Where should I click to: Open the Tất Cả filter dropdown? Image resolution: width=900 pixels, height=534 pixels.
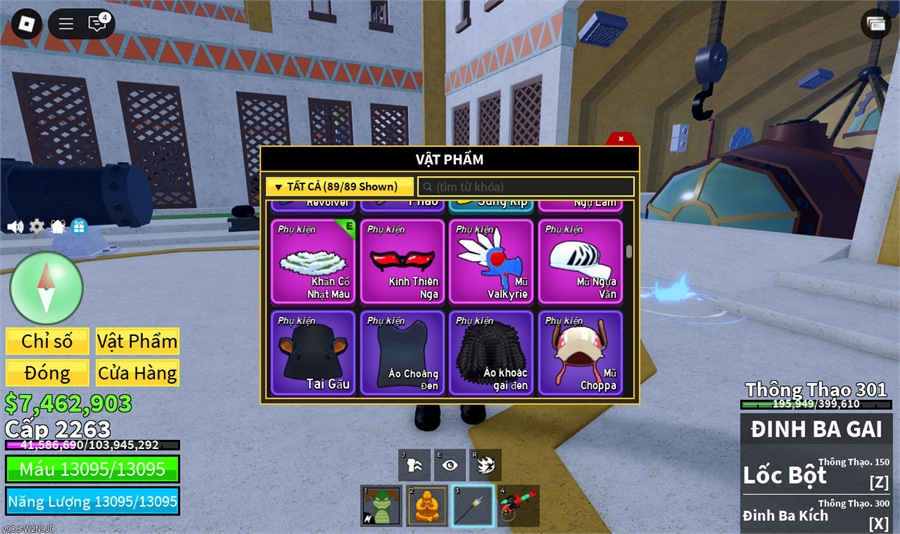(x=339, y=187)
